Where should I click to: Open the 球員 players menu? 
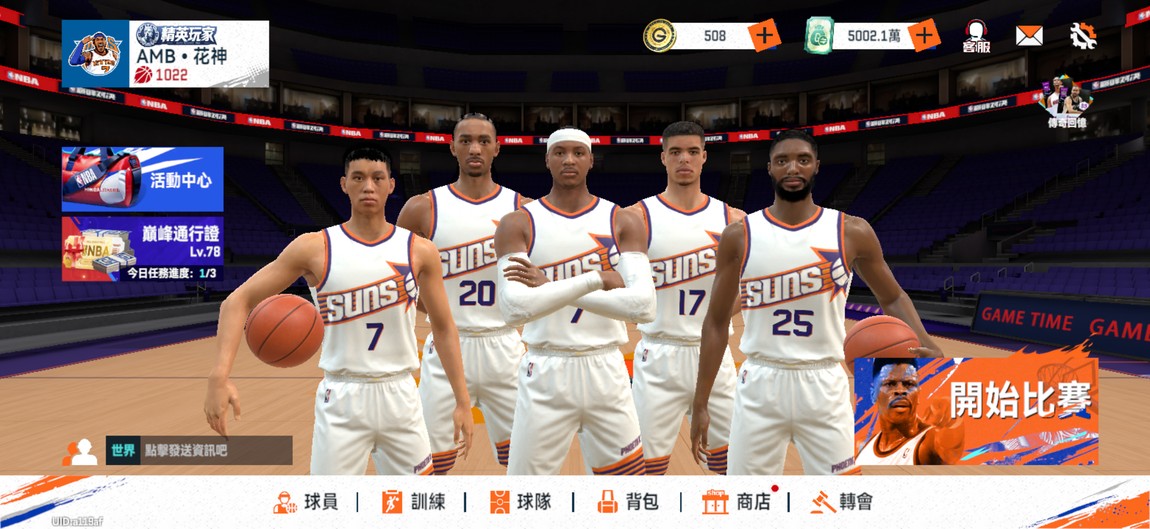[306, 502]
